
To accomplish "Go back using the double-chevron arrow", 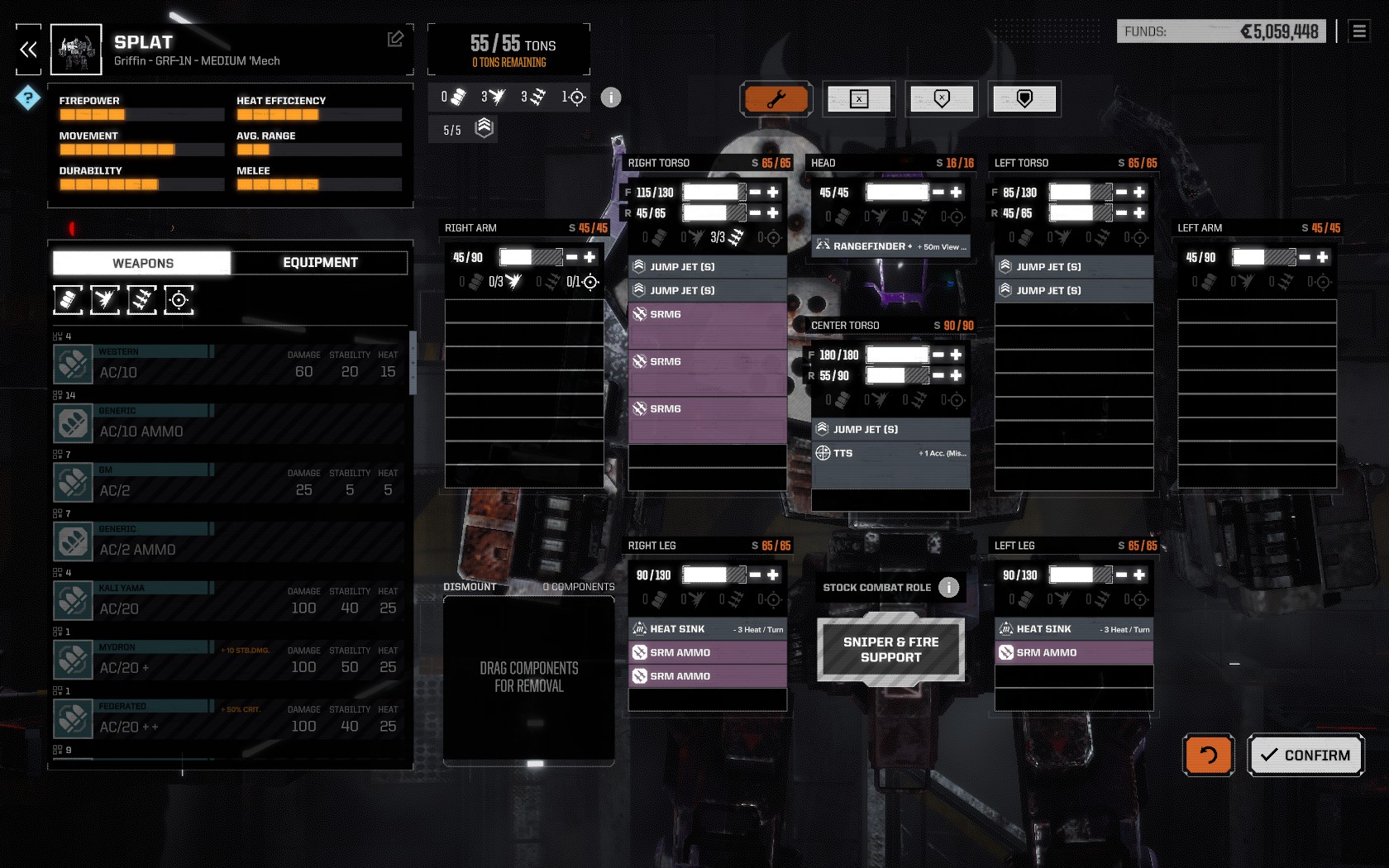I will click(28, 50).
